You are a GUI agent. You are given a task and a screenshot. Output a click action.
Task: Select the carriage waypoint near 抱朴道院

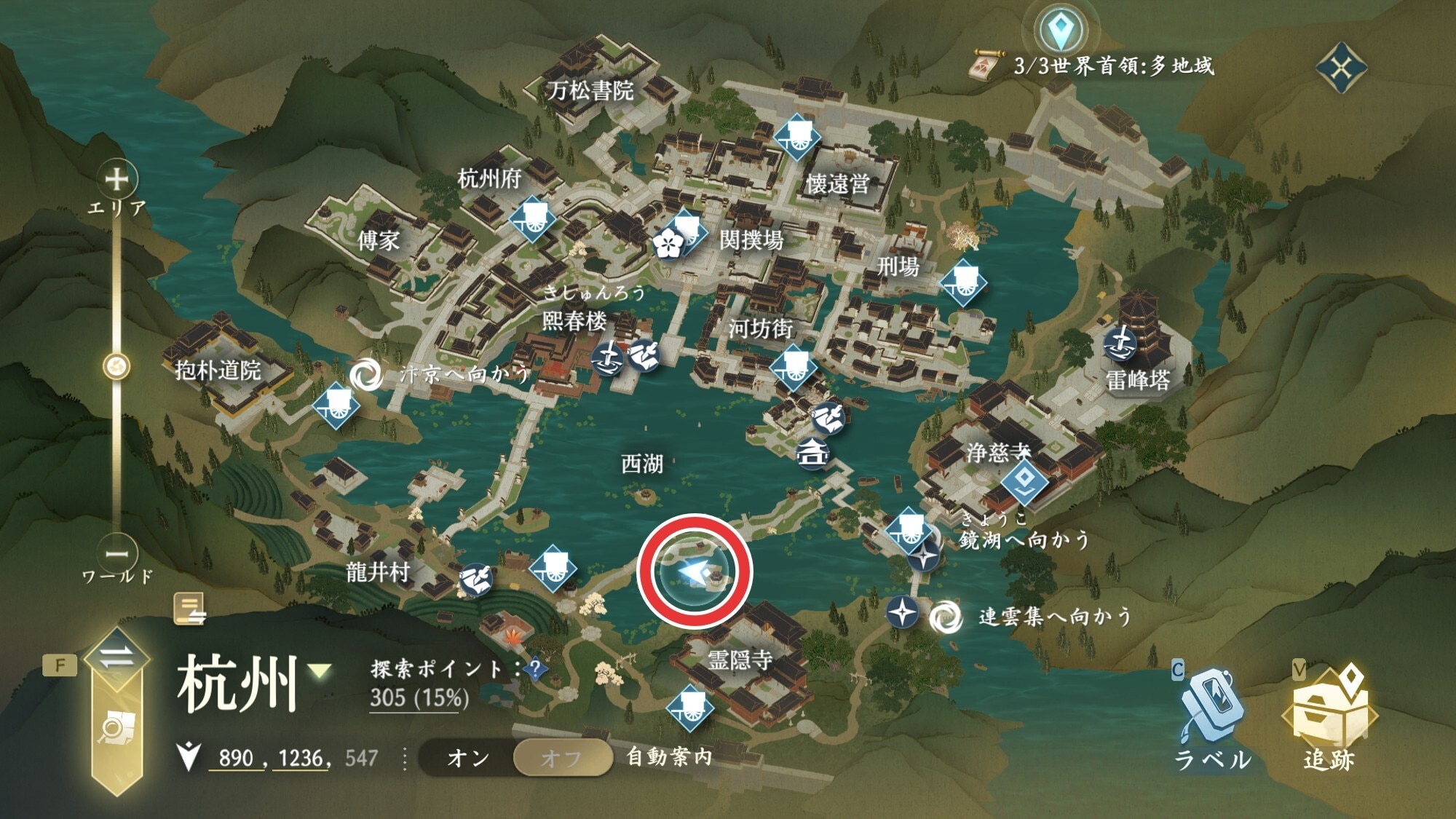pyautogui.click(x=336, y=405)
